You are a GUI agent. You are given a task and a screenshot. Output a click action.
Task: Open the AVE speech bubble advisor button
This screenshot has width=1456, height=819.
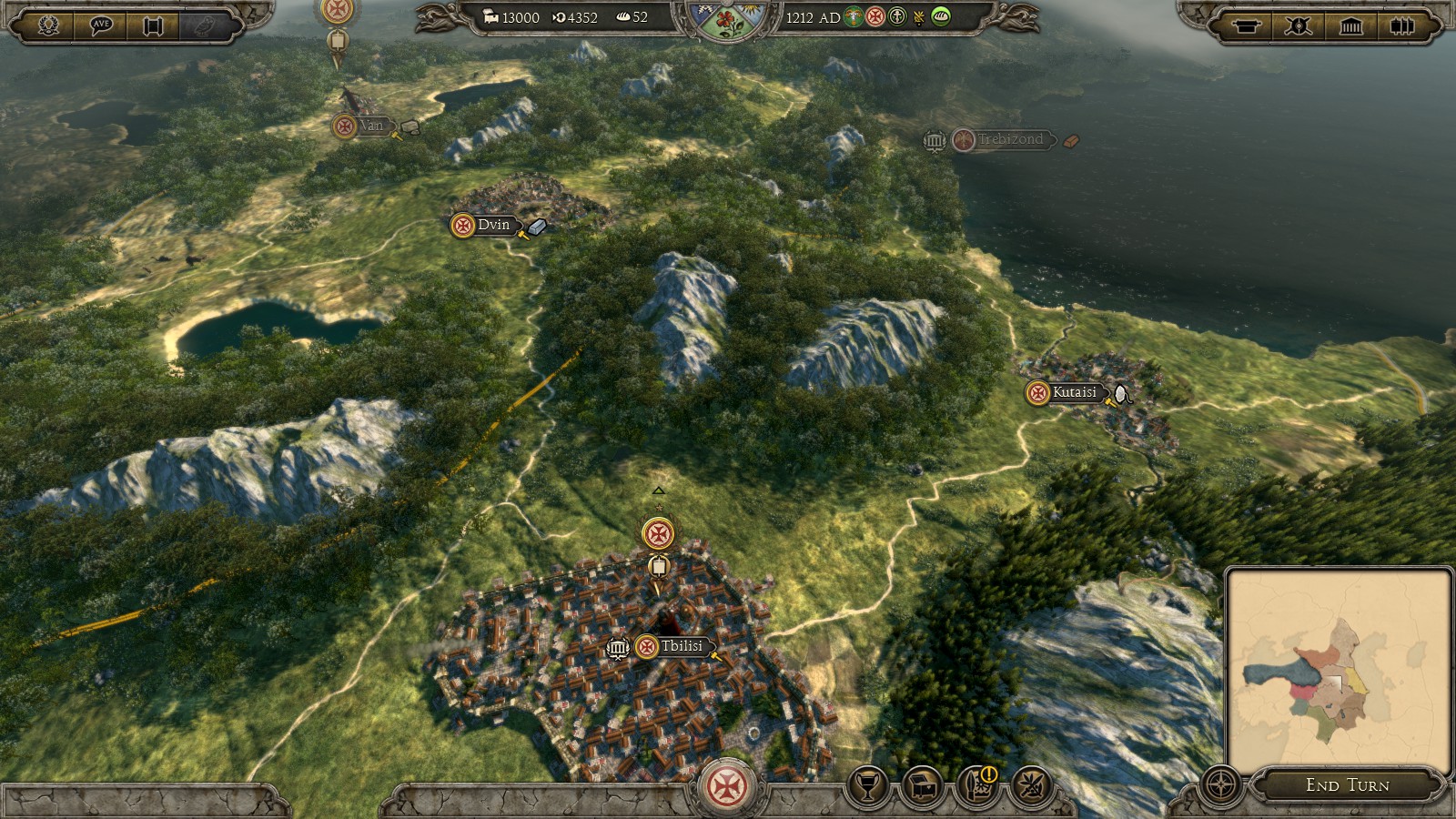(101, 25)
